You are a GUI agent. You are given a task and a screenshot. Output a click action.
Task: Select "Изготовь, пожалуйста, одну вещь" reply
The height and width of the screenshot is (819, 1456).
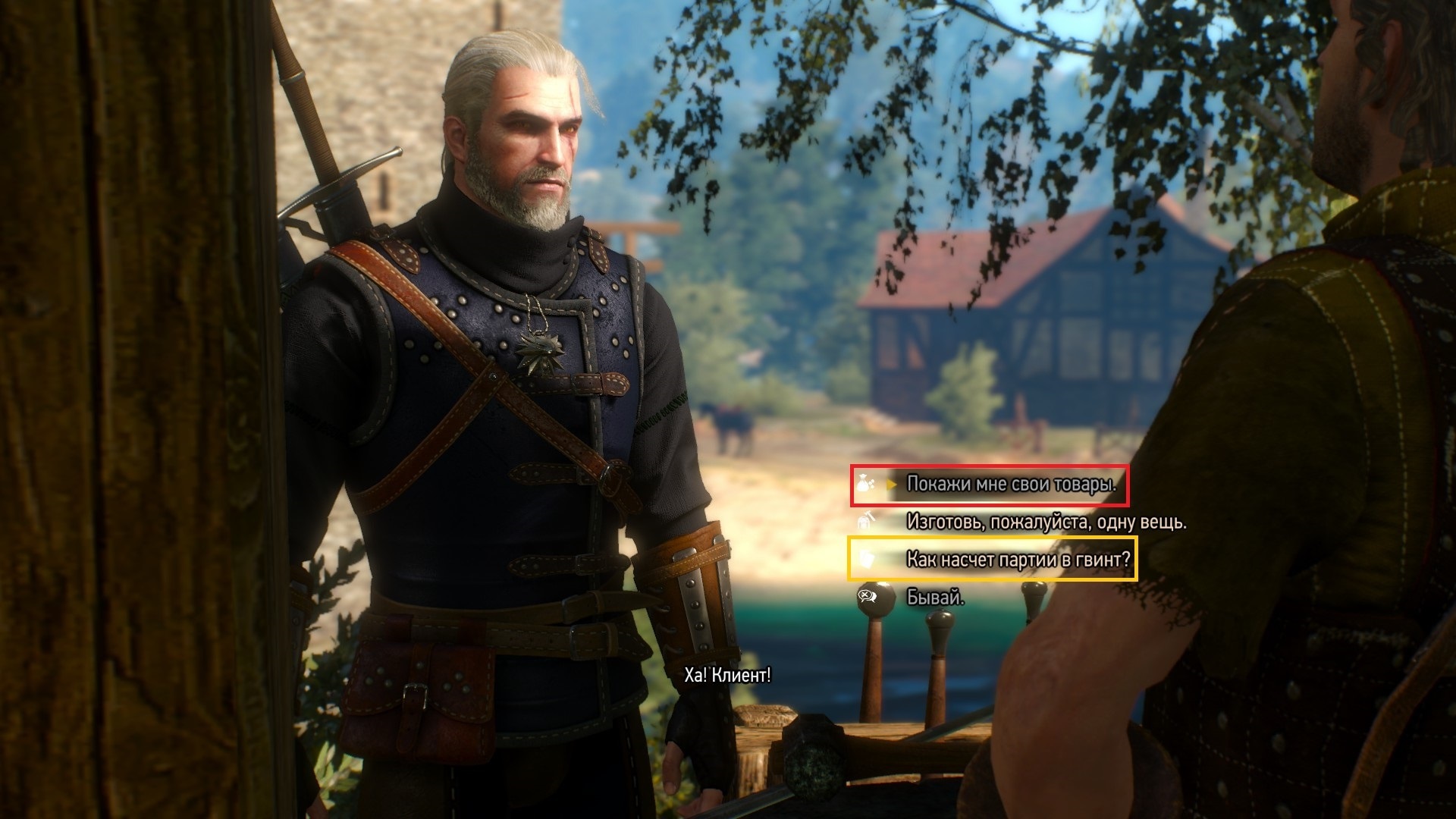(x=1046, y=522)
